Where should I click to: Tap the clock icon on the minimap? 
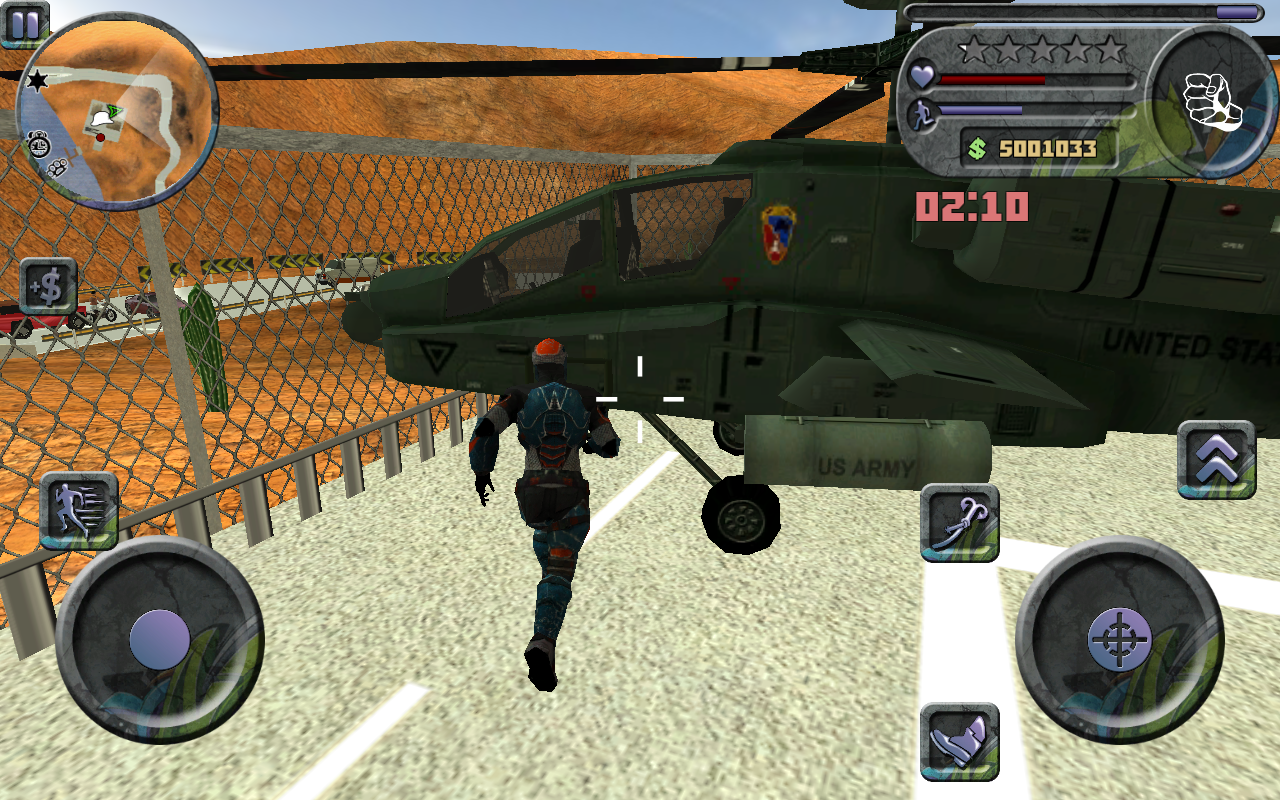[x=37, y=146]
